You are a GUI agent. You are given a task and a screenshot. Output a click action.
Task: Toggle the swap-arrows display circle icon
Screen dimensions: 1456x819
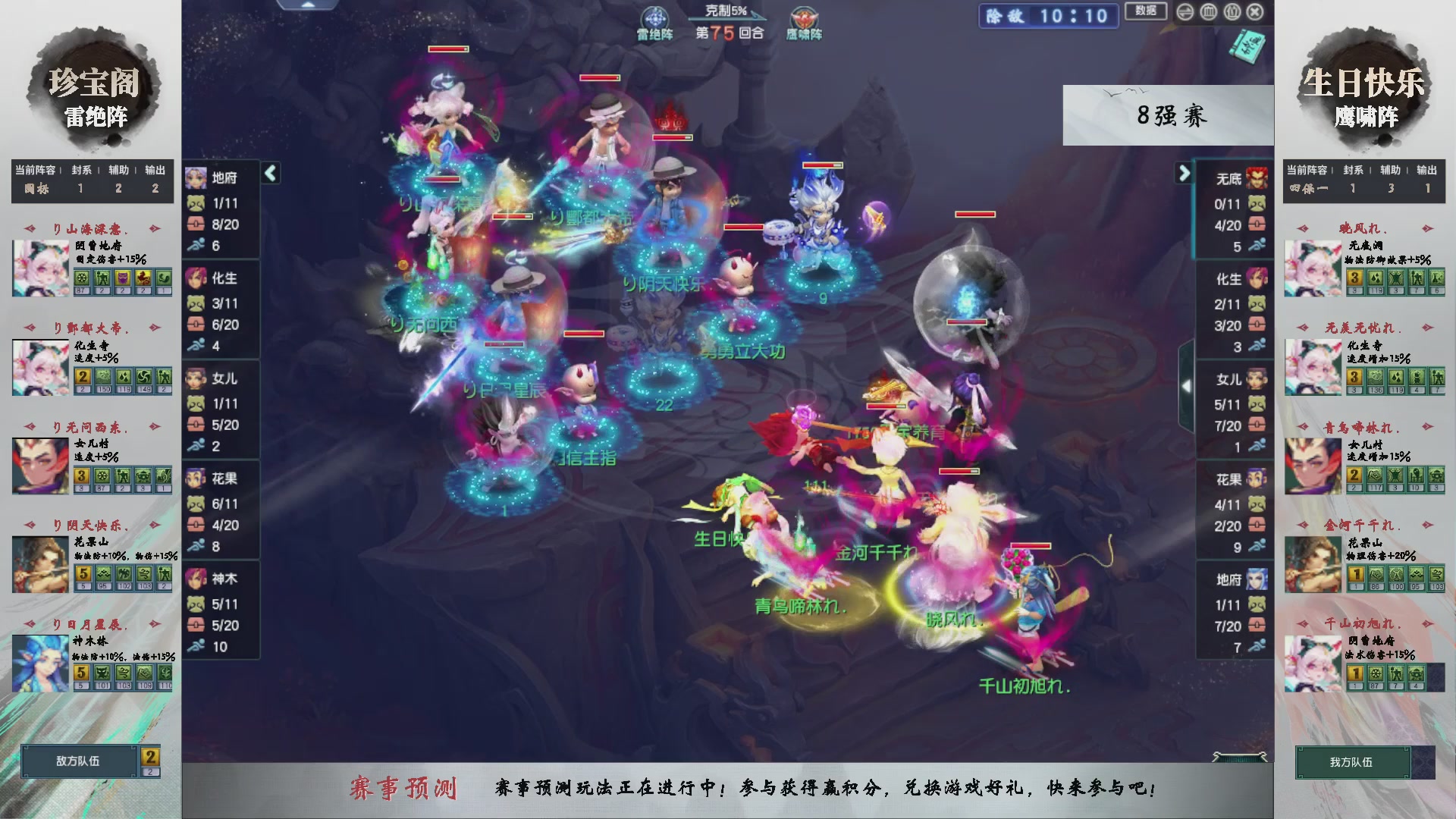pyautogui.click(x=1185, y=12)
